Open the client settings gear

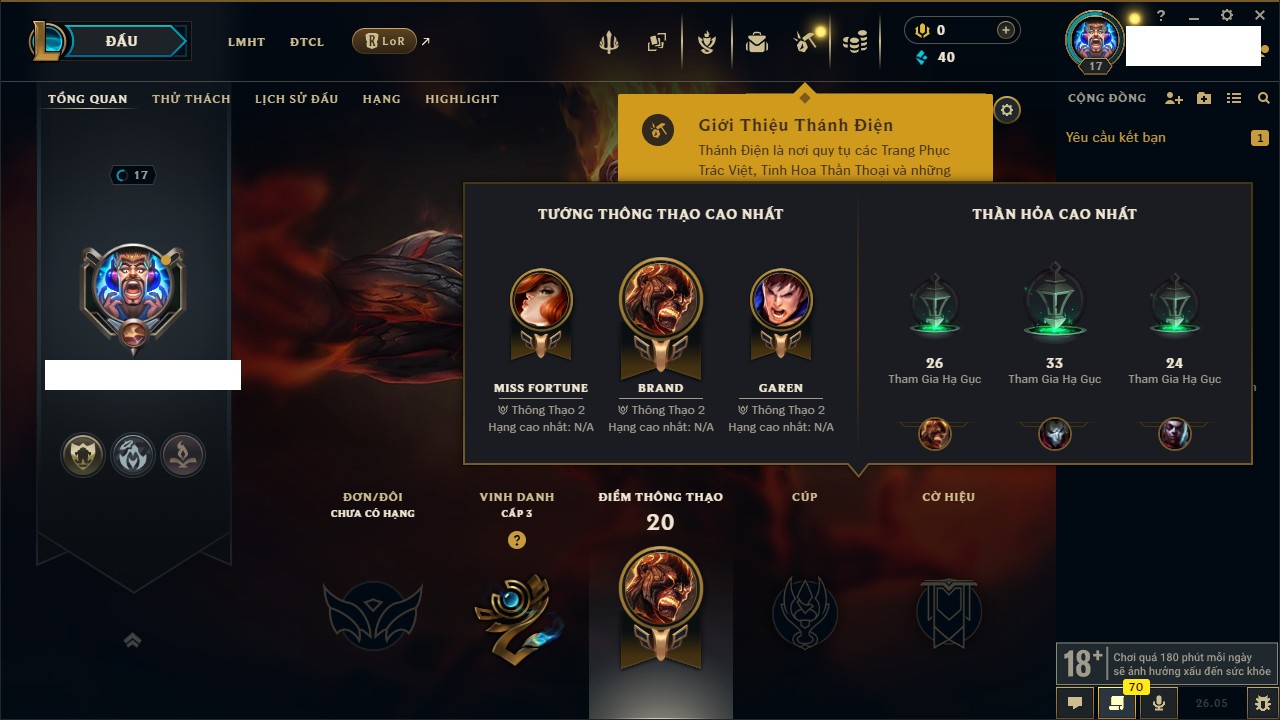[1227, 16]
